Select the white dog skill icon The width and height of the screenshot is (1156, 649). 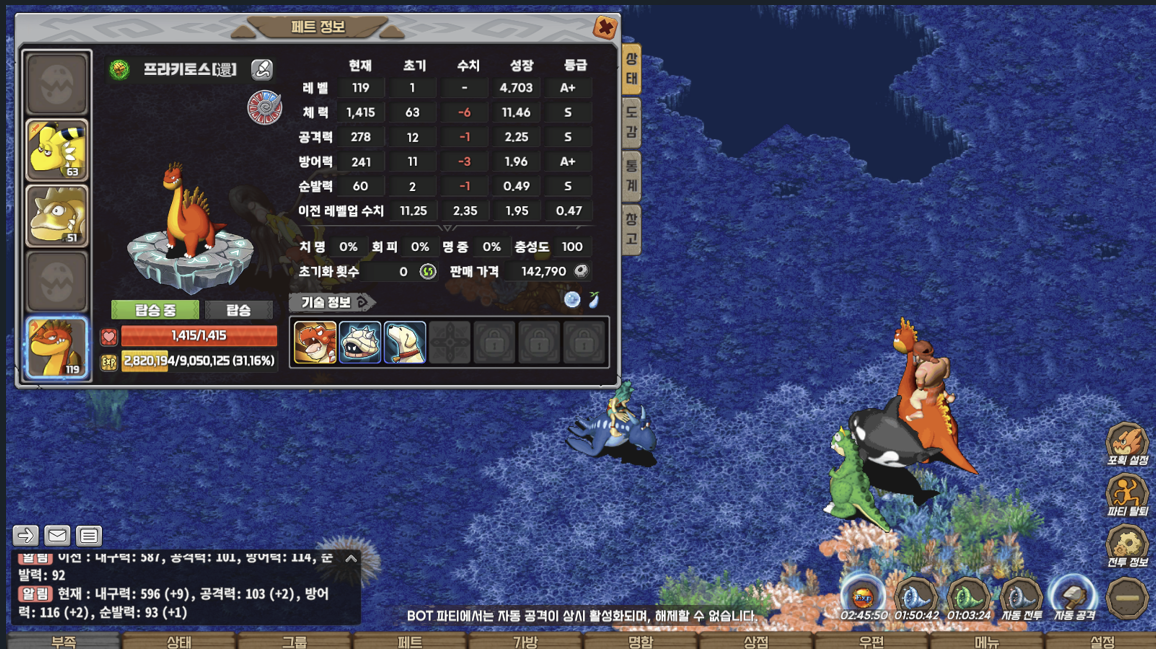405,343
